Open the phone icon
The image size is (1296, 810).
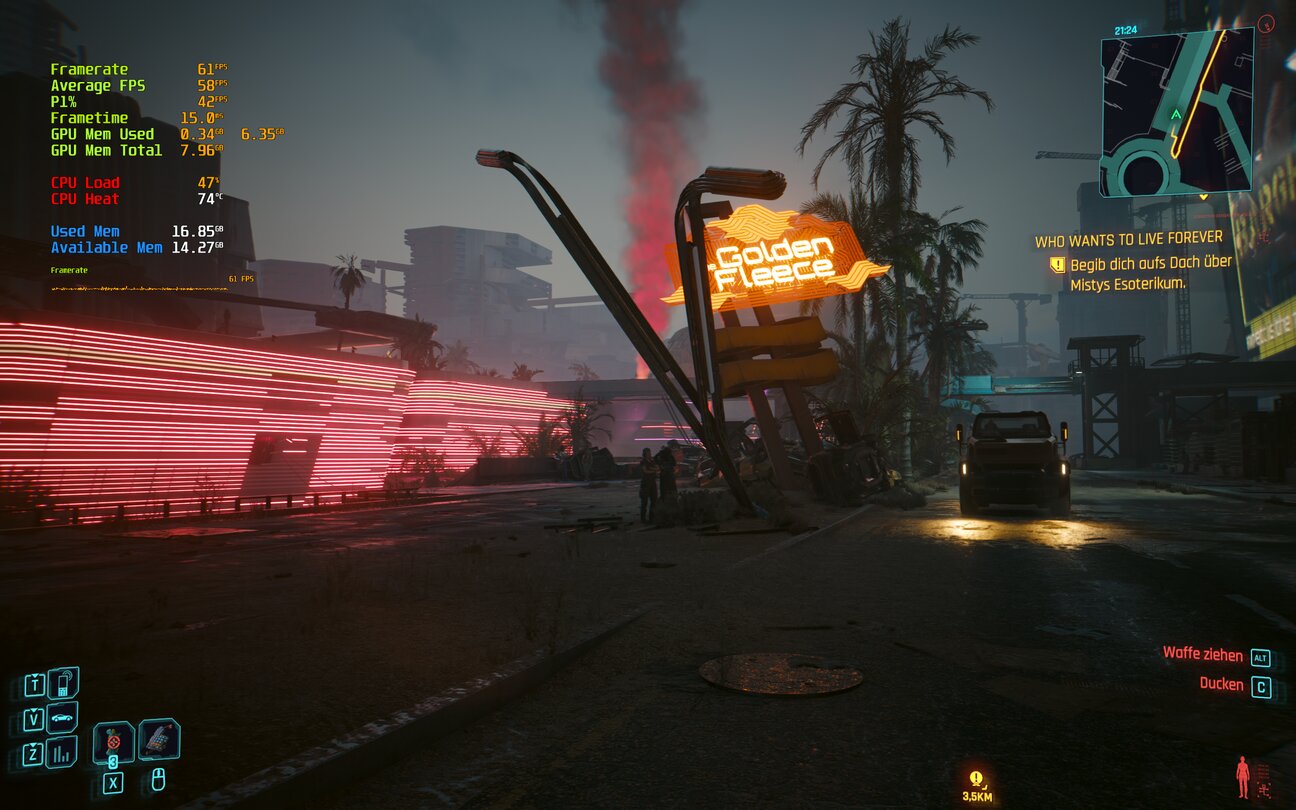(x=63, y=684)
